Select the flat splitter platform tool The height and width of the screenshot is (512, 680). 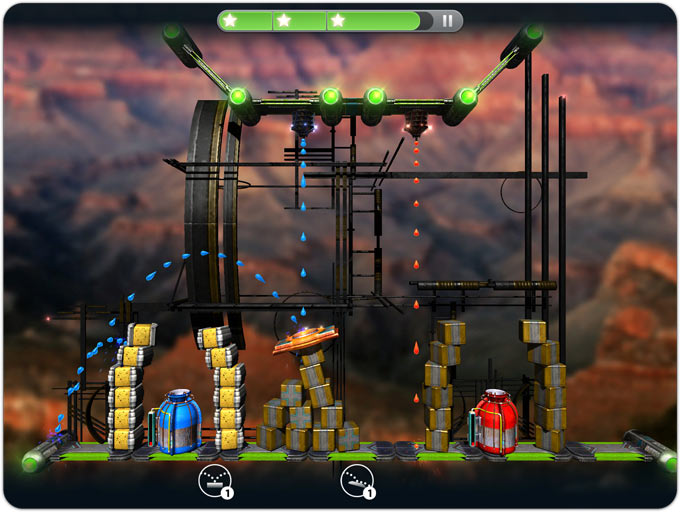[x=211, y=481]
